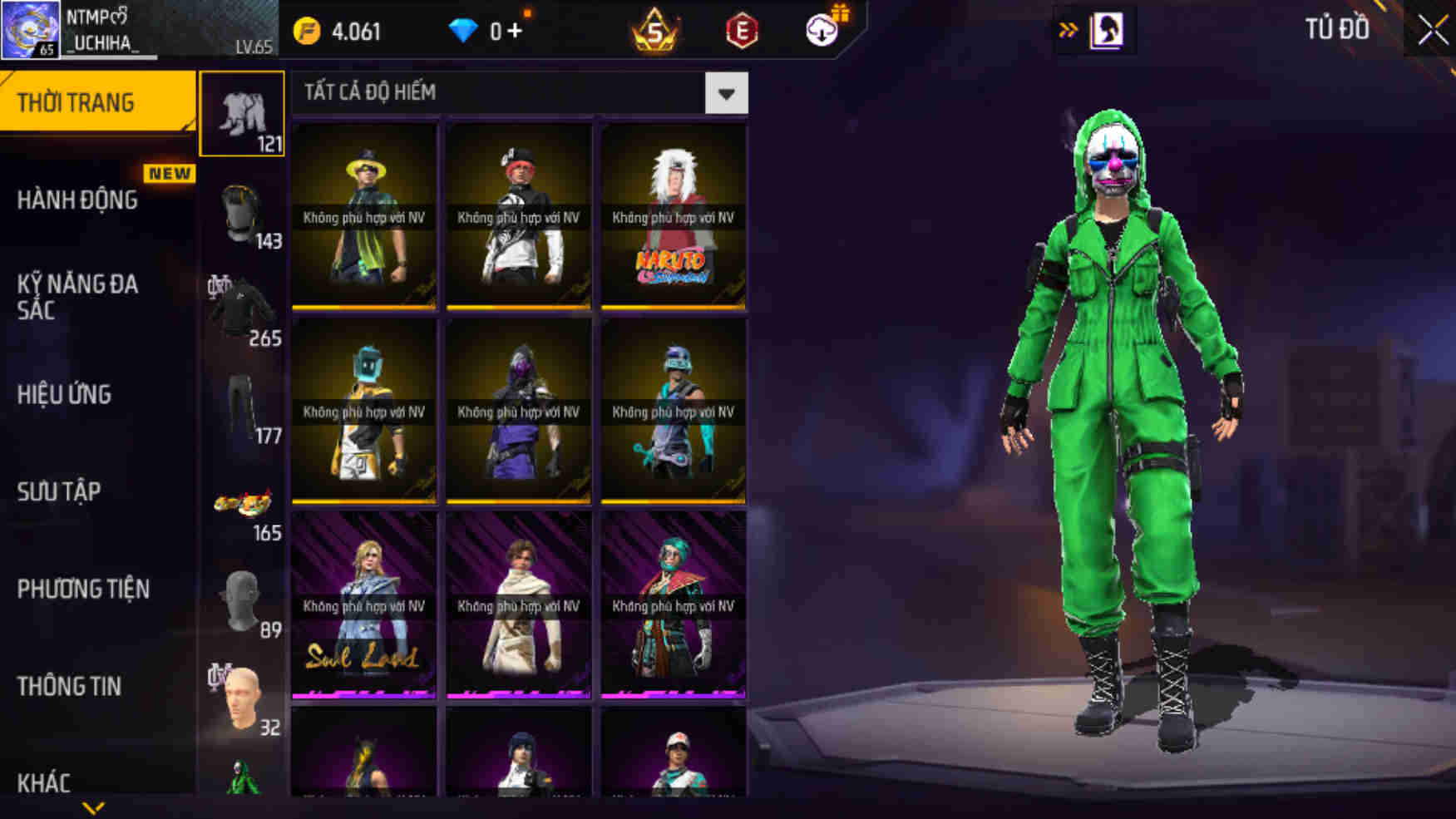
Task: Open the mask category icon showing 89
Action: [241, 603]
